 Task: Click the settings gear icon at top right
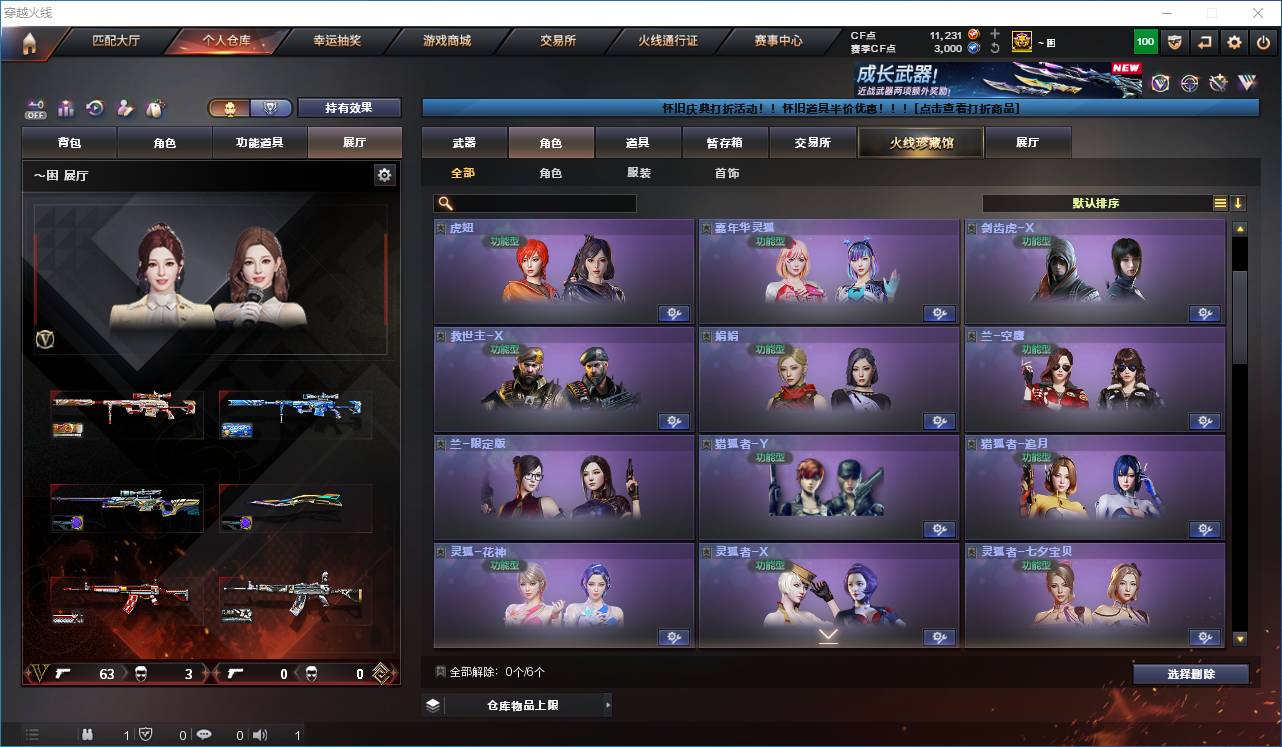pos(1234,41)
